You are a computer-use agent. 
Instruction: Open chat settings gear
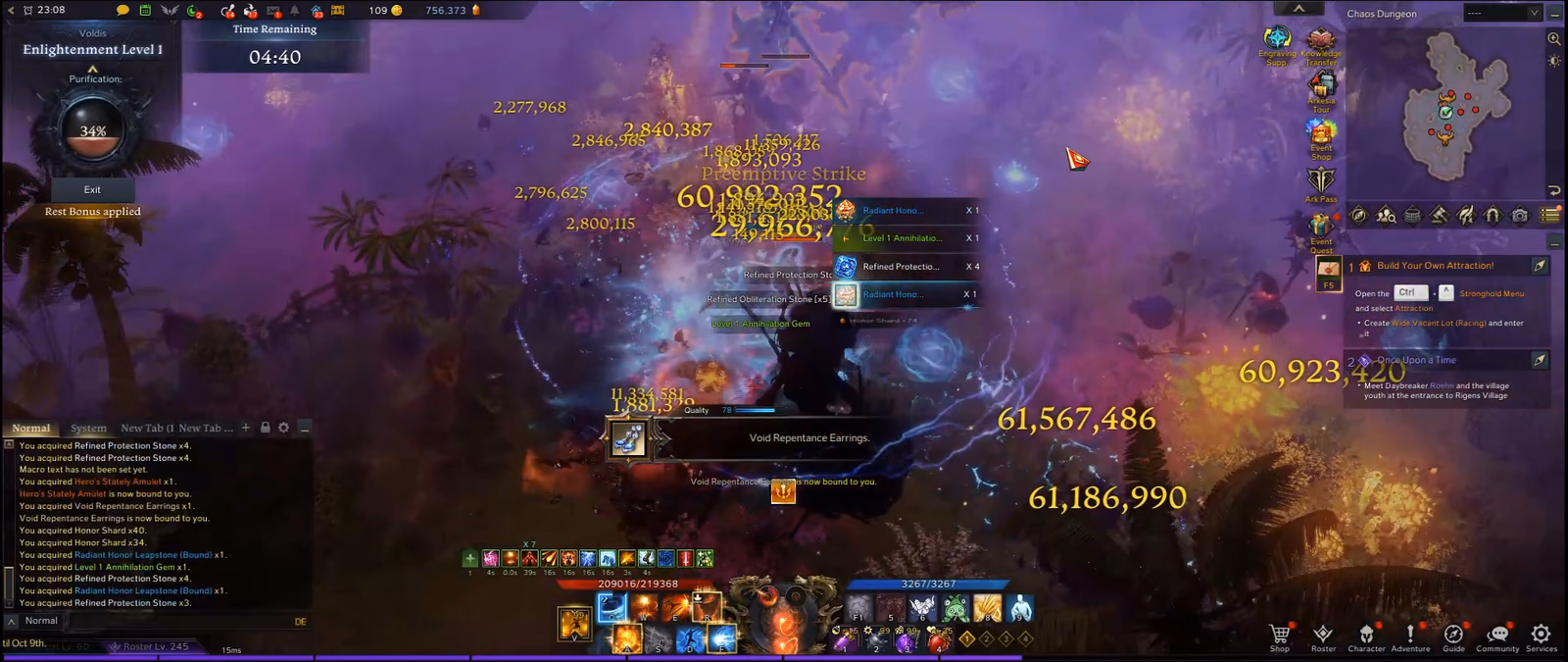click(284, 428)
